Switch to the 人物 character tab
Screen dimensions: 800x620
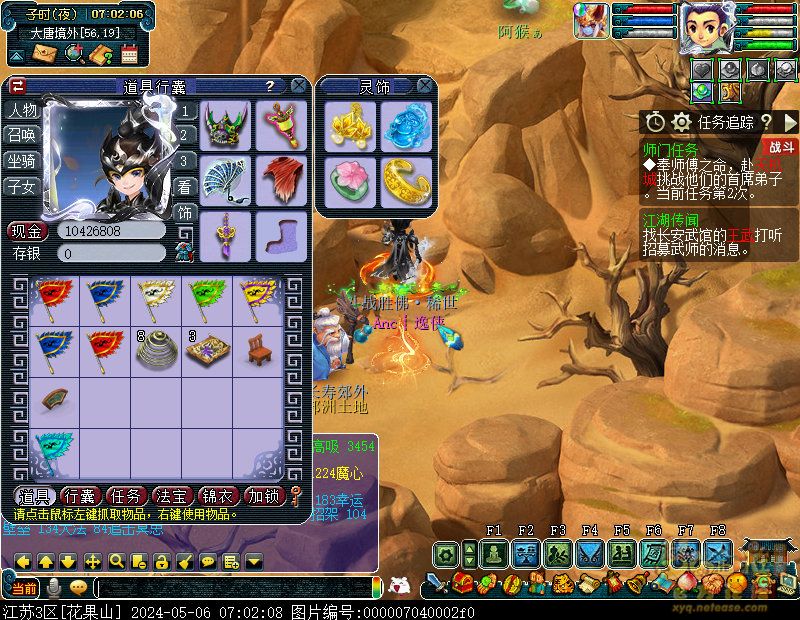coord(22,110)
